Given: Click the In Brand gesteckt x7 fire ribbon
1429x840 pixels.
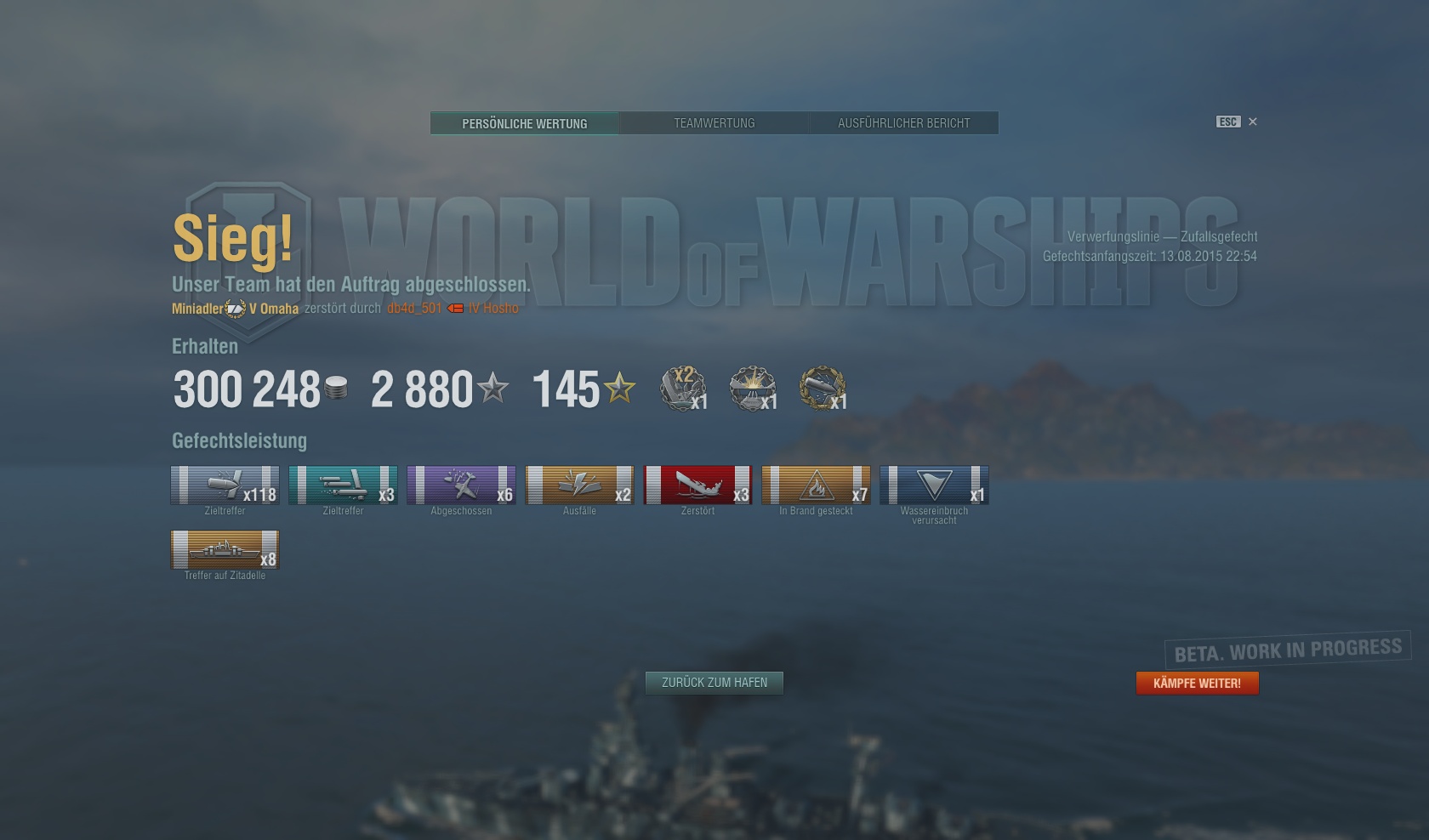Looking at the screenshot, I should pos(816,486).
